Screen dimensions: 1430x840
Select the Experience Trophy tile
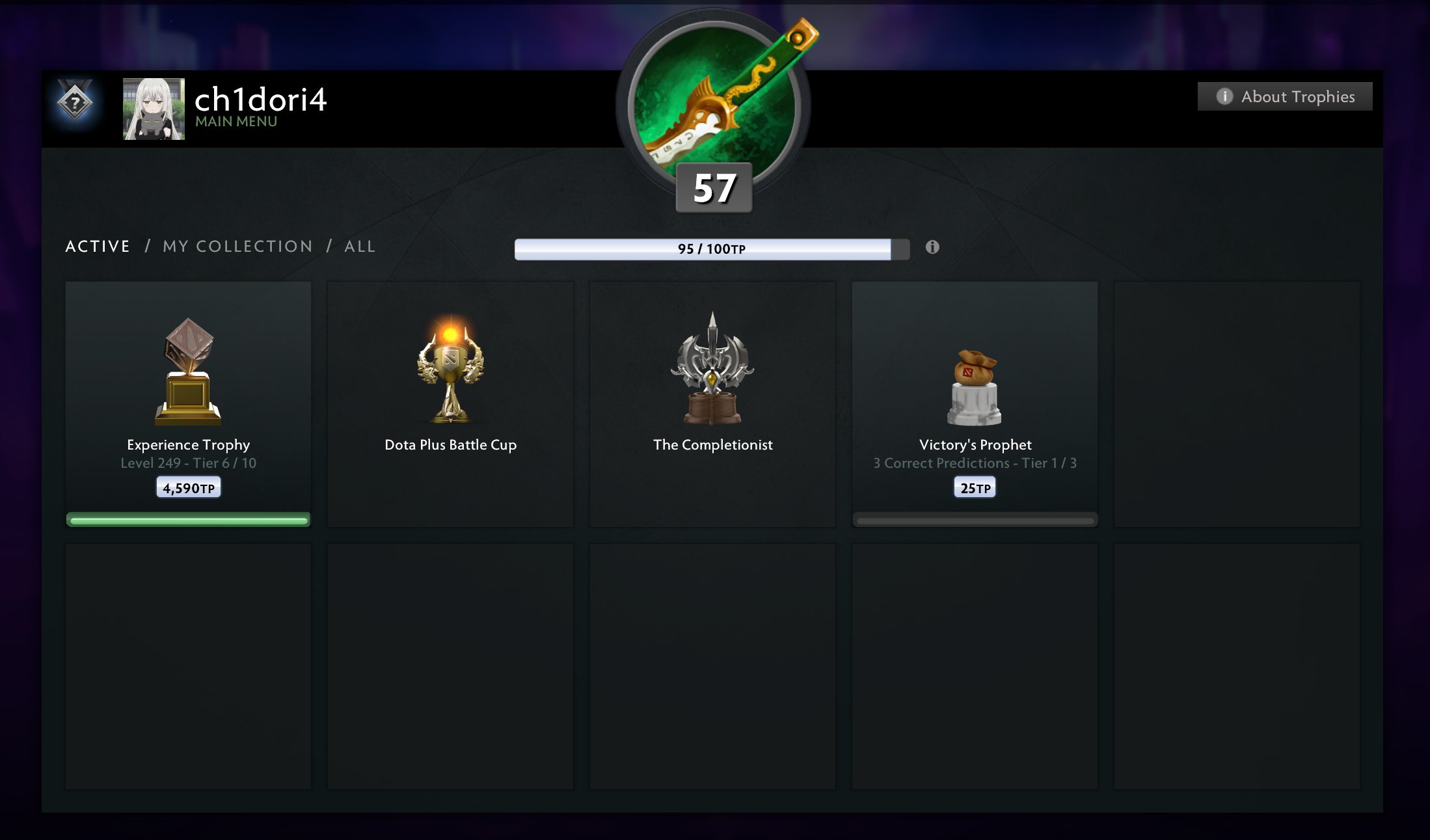[x=188, y=403]
